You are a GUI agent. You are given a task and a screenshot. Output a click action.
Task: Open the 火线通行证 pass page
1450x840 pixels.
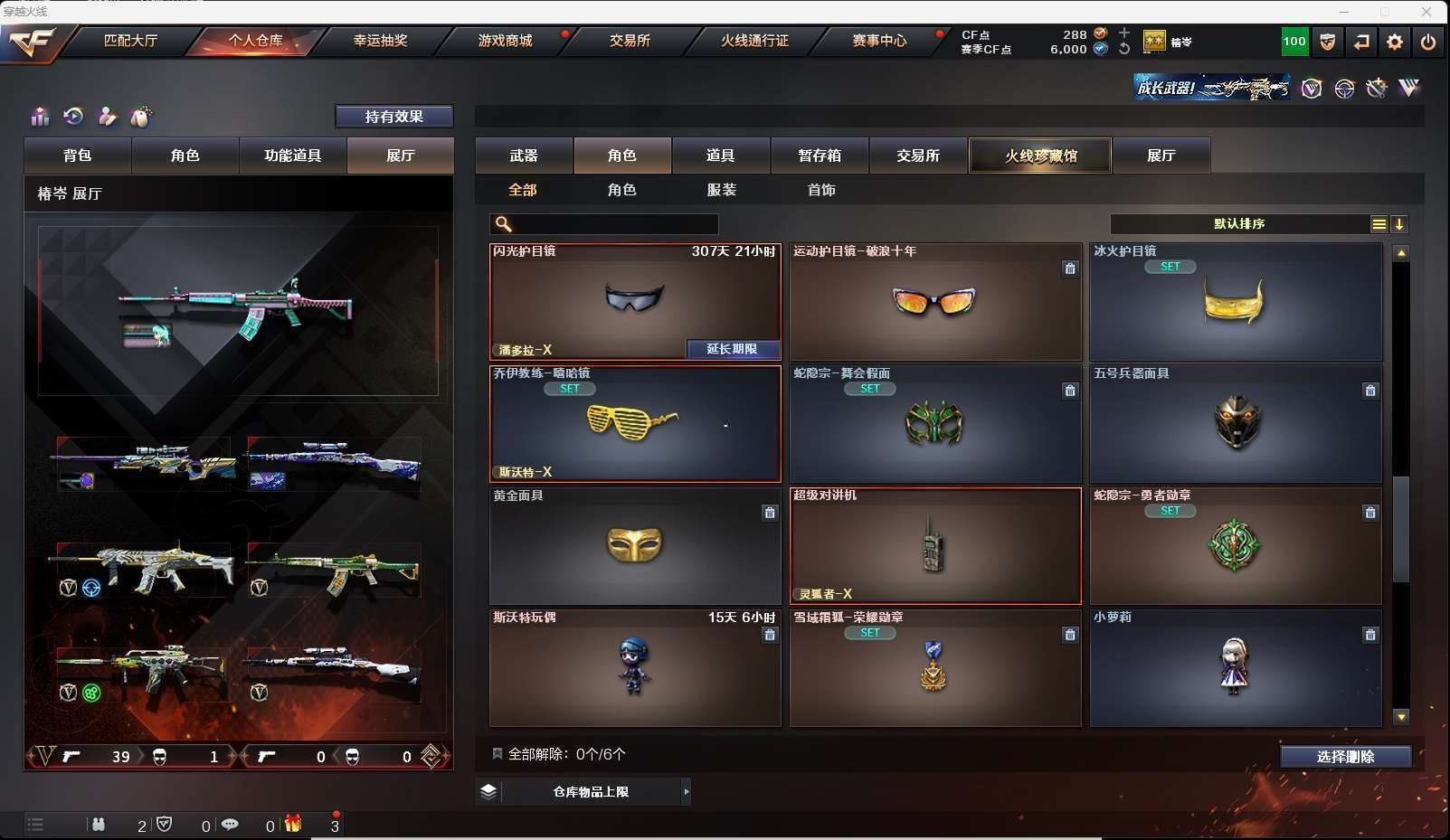754,41
